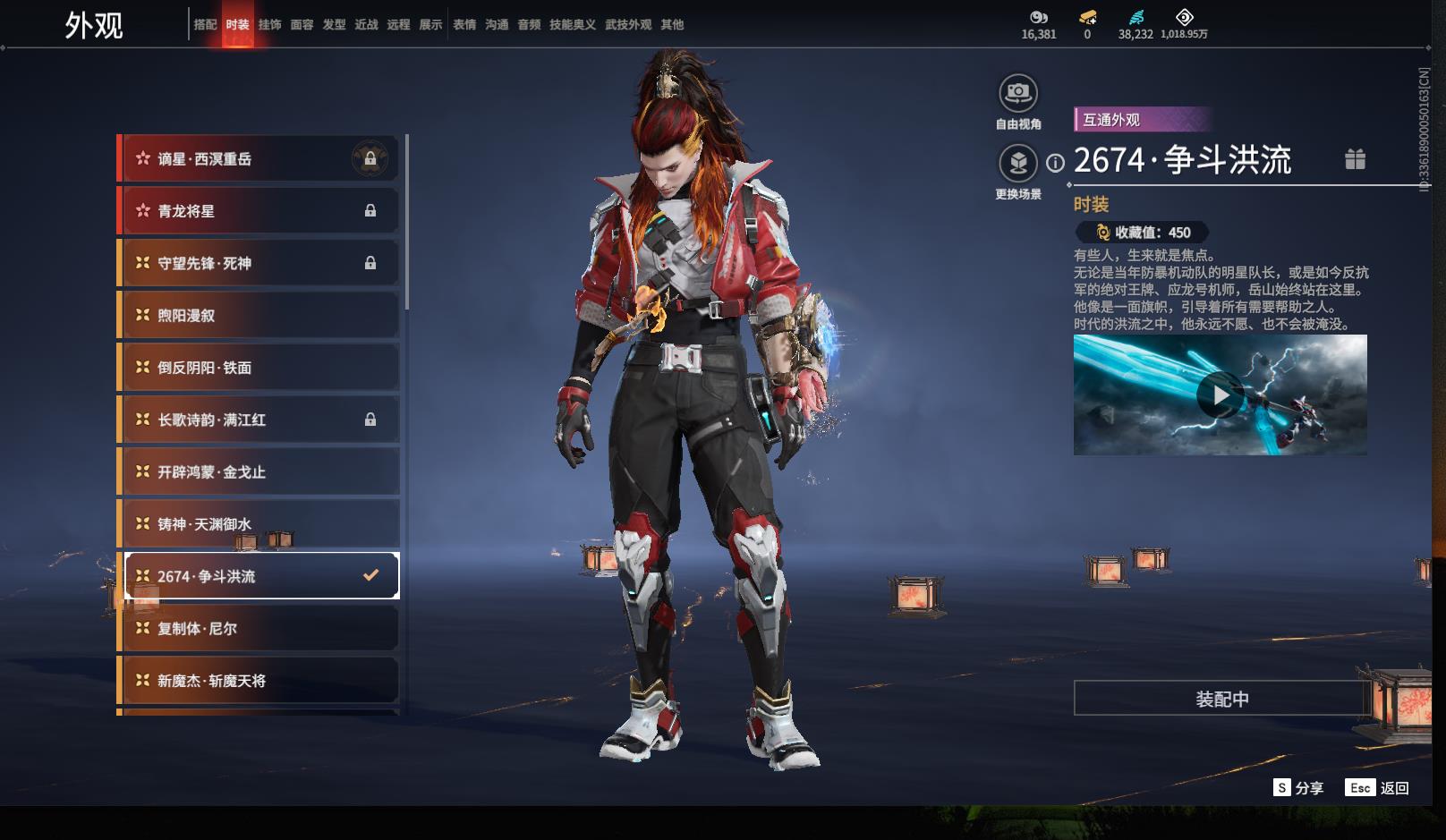Screen dimensions: 1446x840
Task: Open the 技能奥义 tab
Action: tap(572, 25)
